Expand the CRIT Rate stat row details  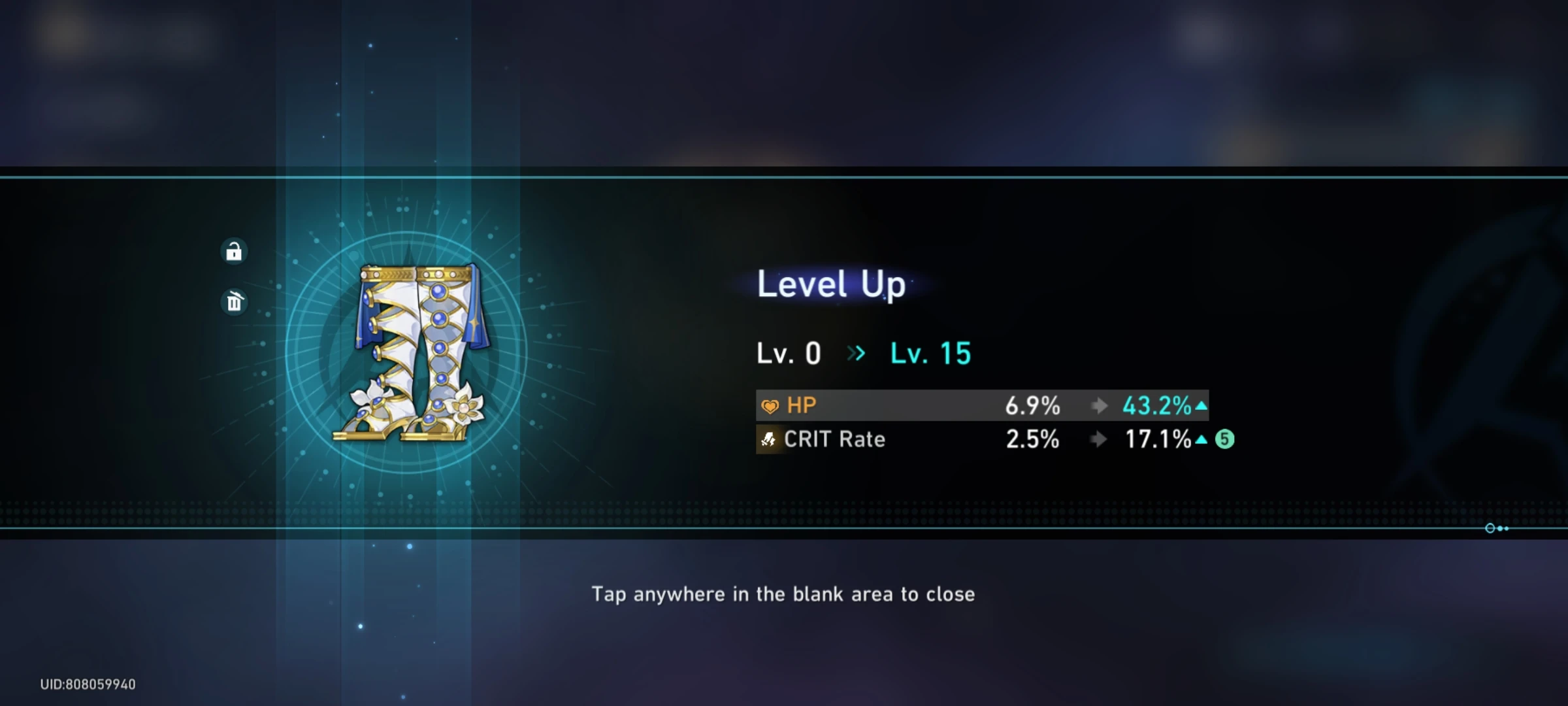click(x=980, y=439)
